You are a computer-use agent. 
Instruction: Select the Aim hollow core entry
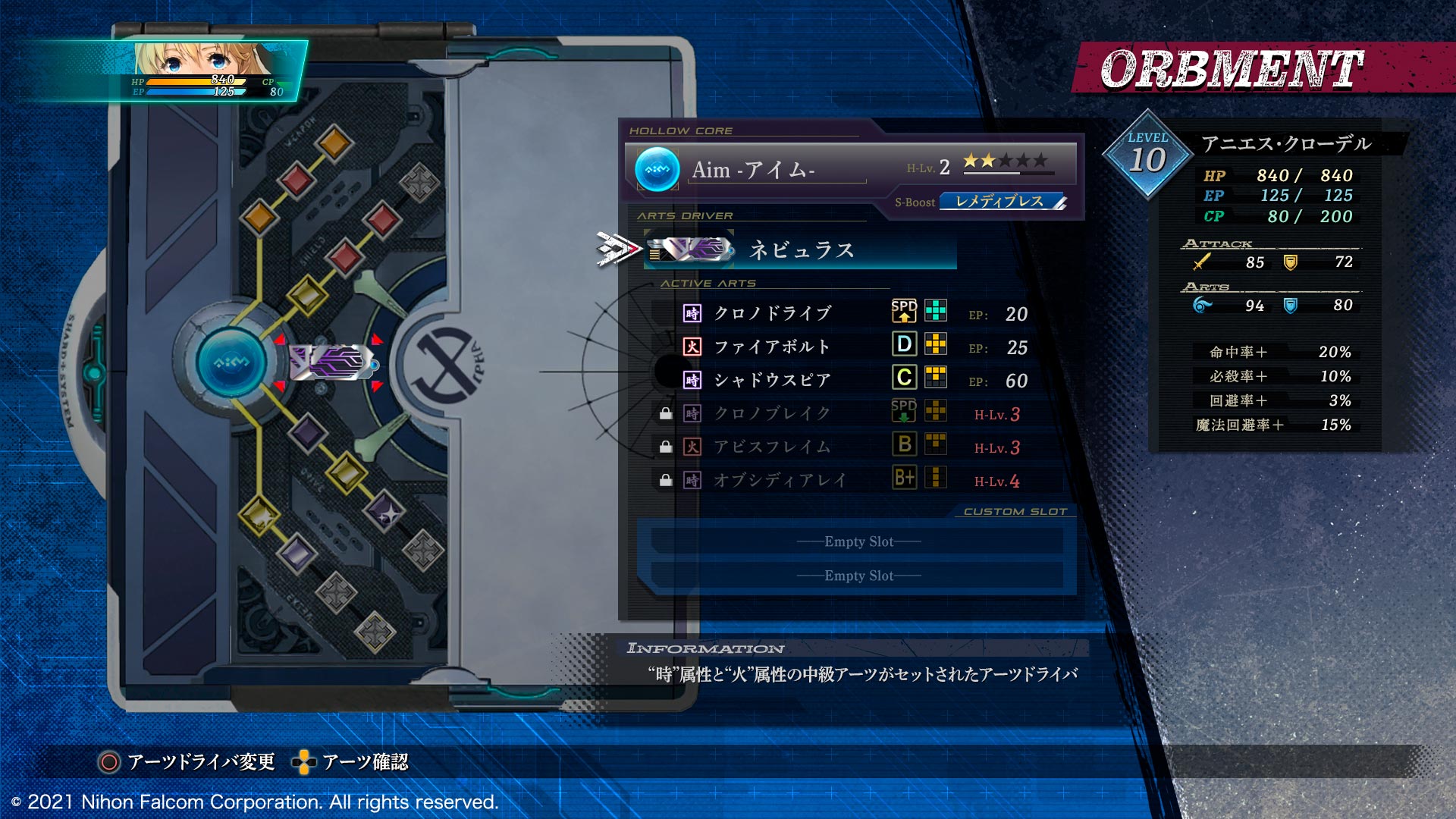pyautogui.click(x=849, y=168)
